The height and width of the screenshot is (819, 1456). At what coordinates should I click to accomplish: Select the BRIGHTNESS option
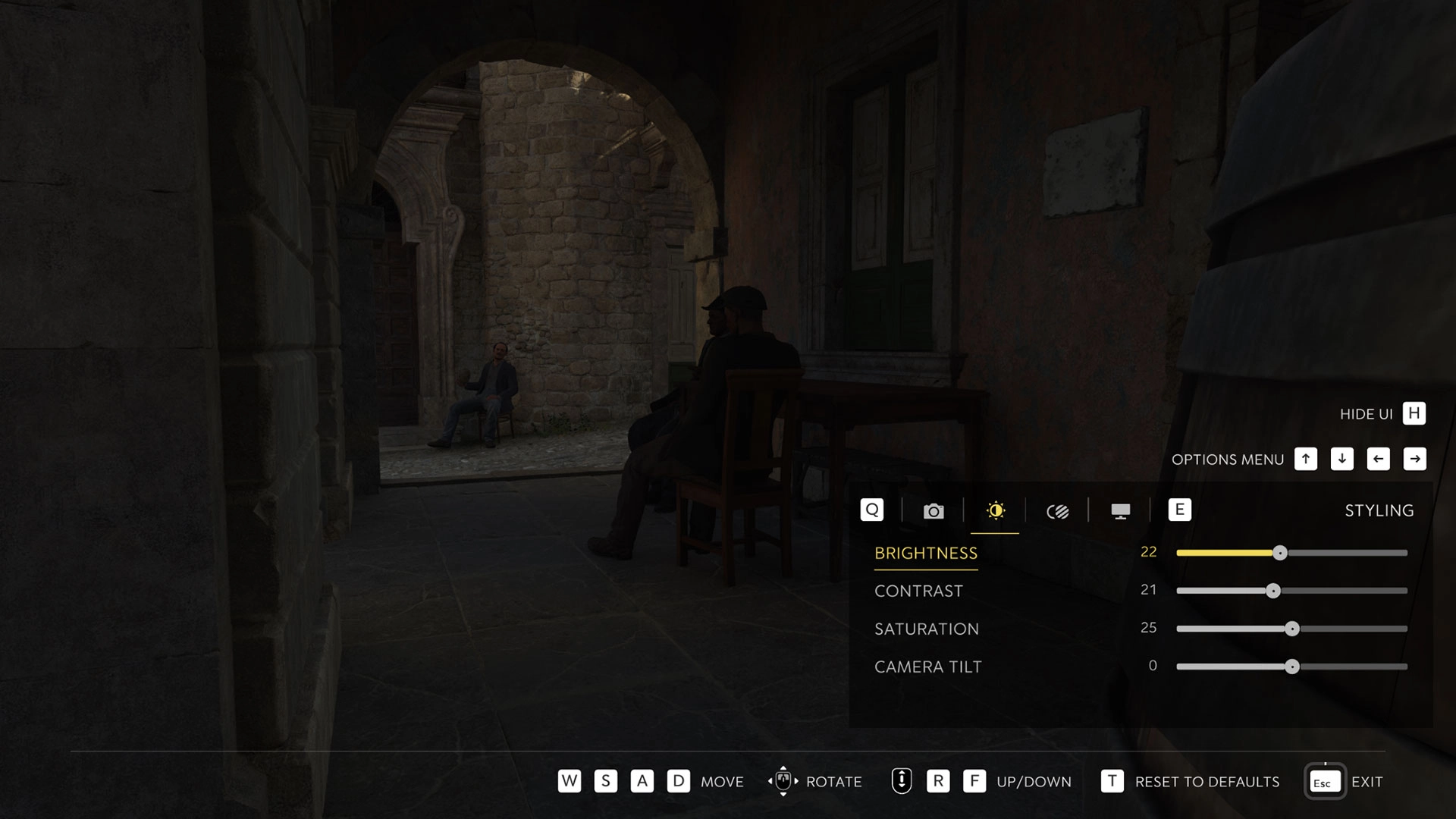[926, 553]
